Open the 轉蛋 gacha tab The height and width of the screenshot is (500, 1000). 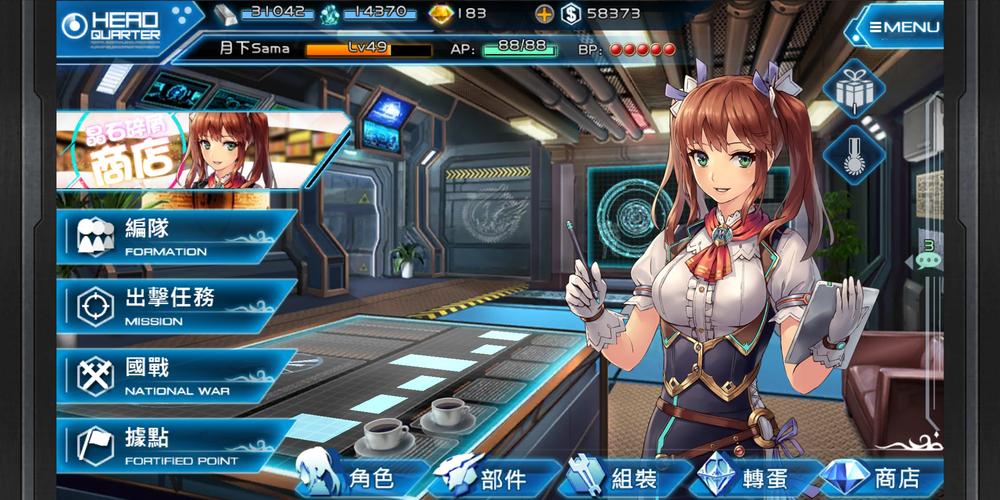[x=753, y=478]
